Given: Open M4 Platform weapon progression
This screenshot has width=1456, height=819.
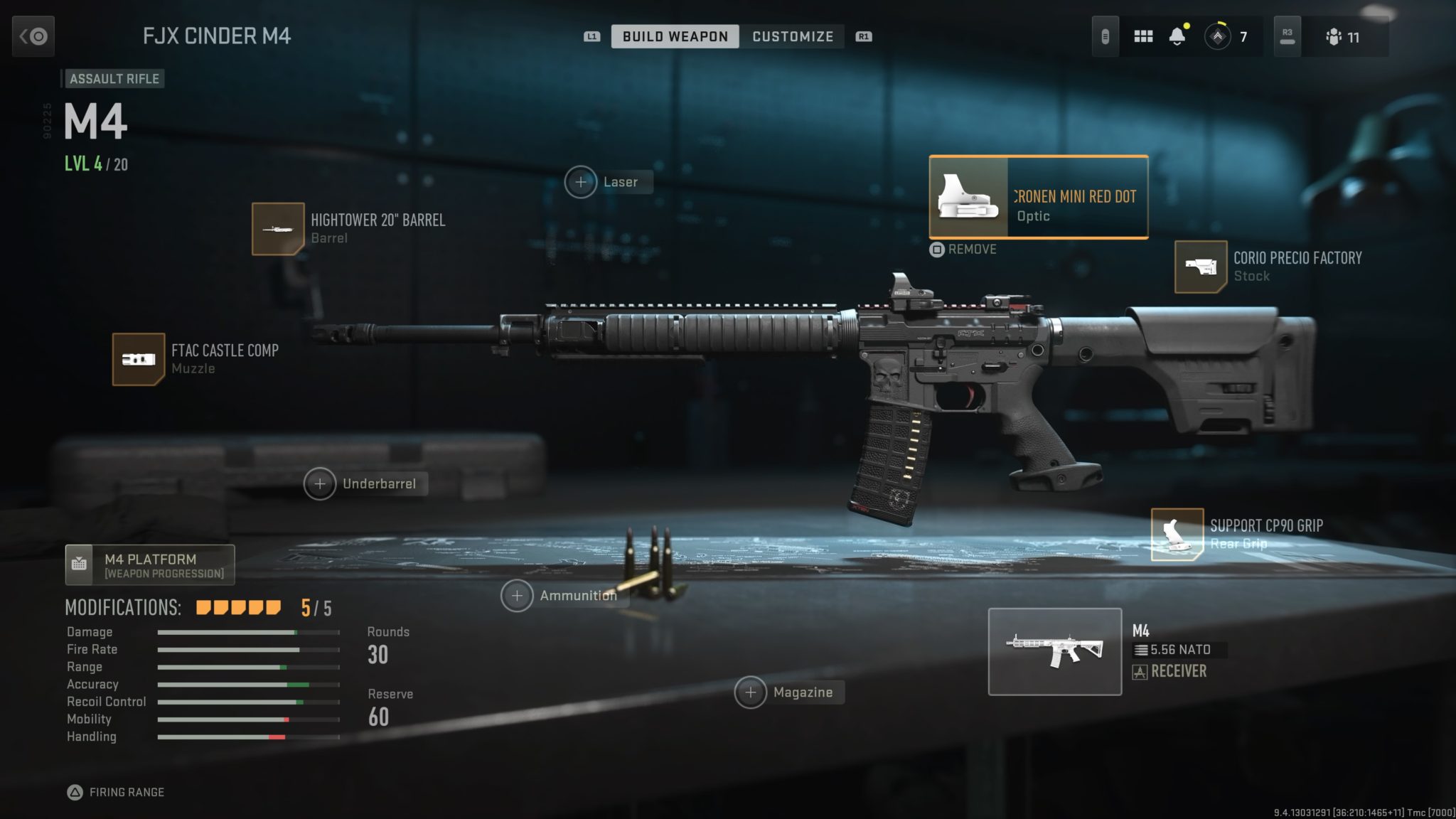Looking at the screenshot, I should click(150, 564).
